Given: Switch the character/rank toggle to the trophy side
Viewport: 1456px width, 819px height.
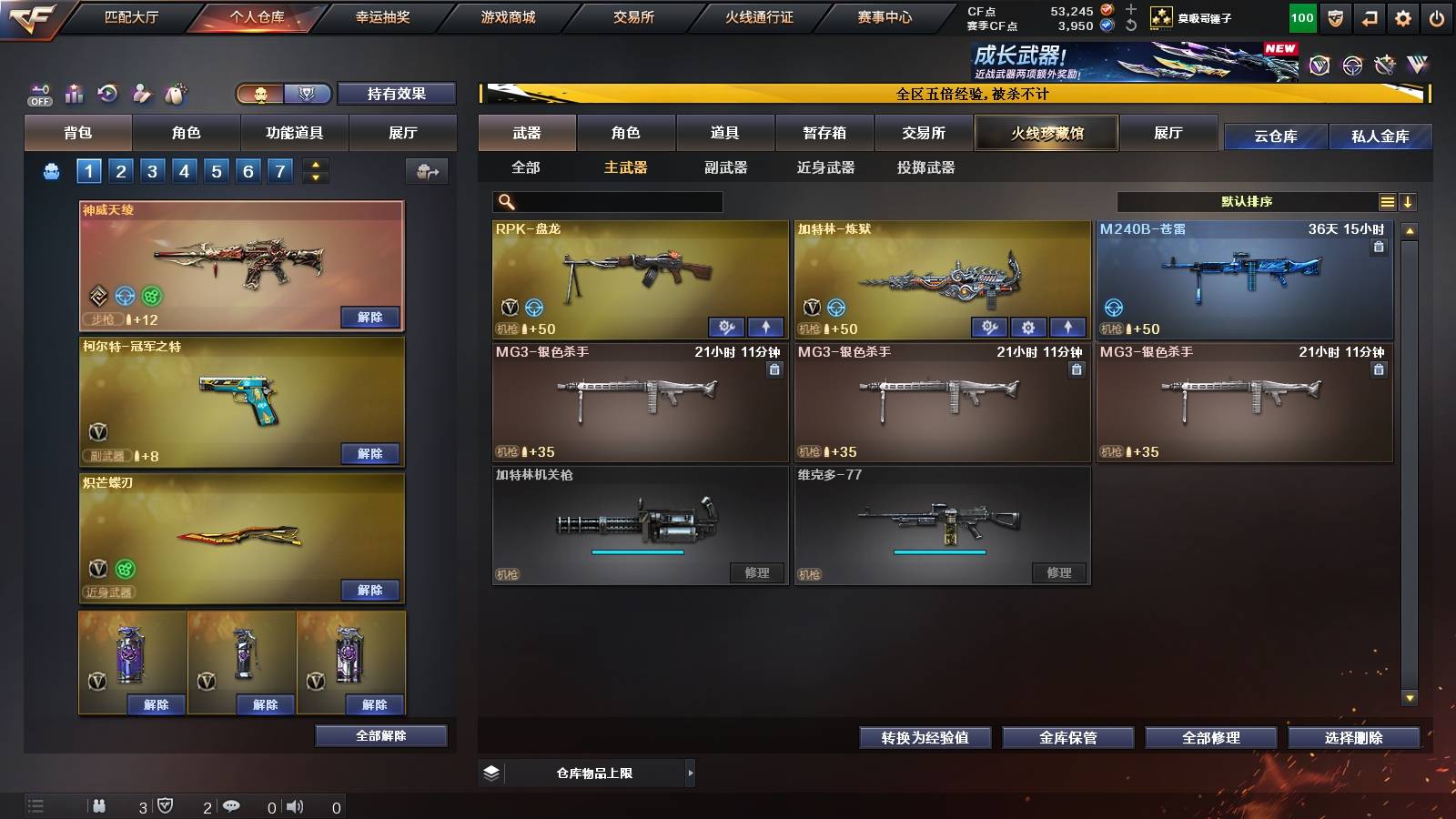Looking at the screenshot, I should click(x=308, y=94).
